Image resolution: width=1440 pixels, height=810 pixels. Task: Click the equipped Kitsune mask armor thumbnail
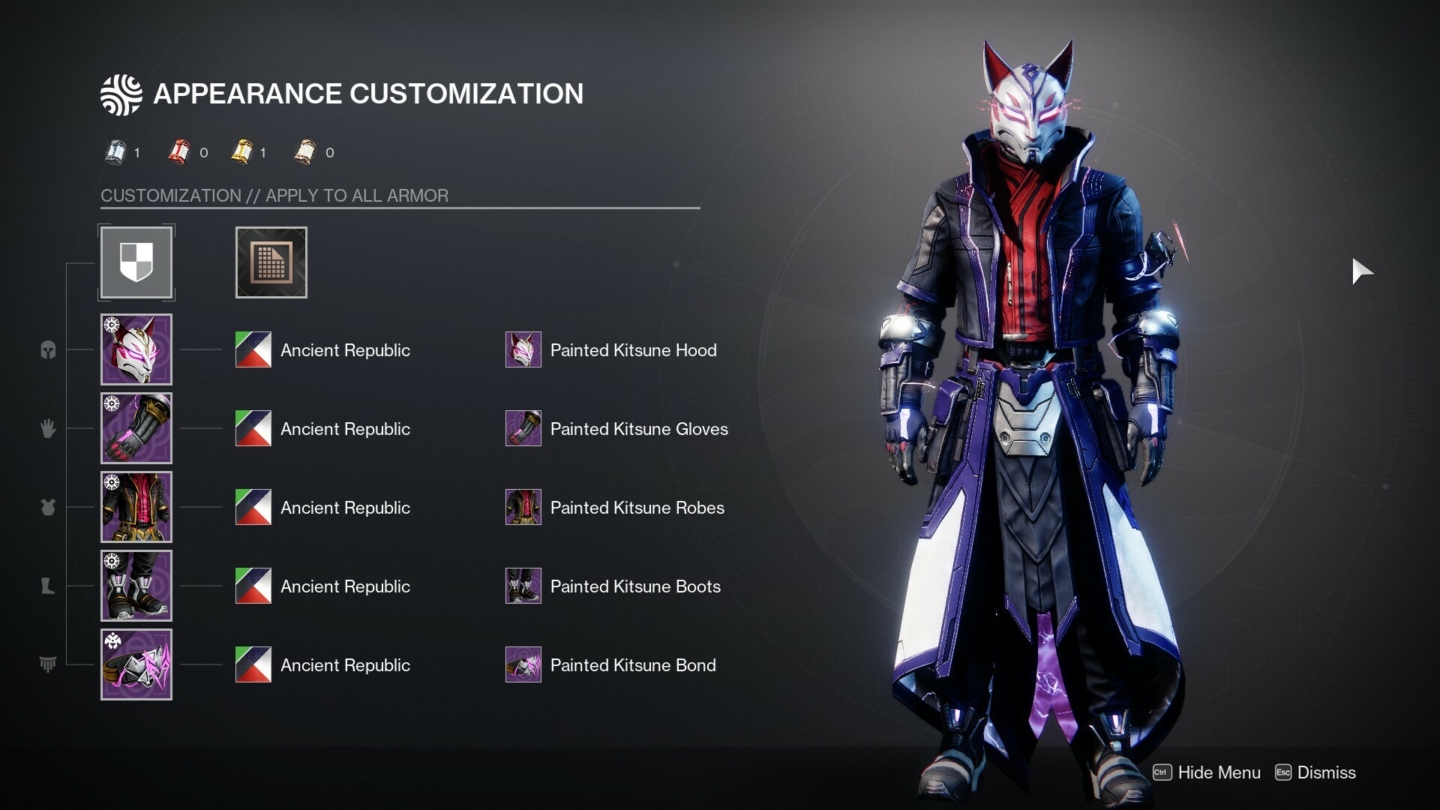[136, 349]
